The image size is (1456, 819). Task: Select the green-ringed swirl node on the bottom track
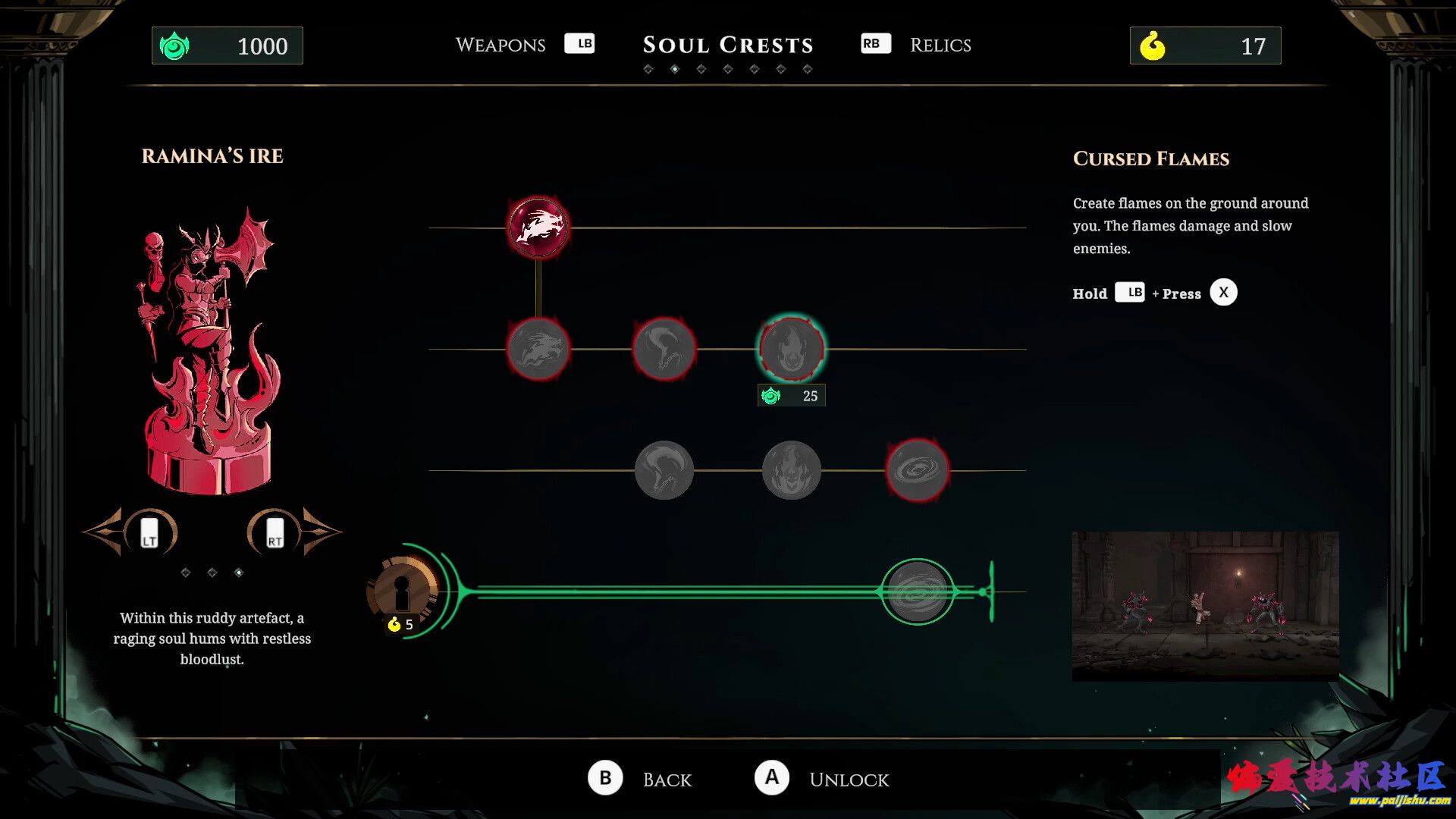coord(917,592)
